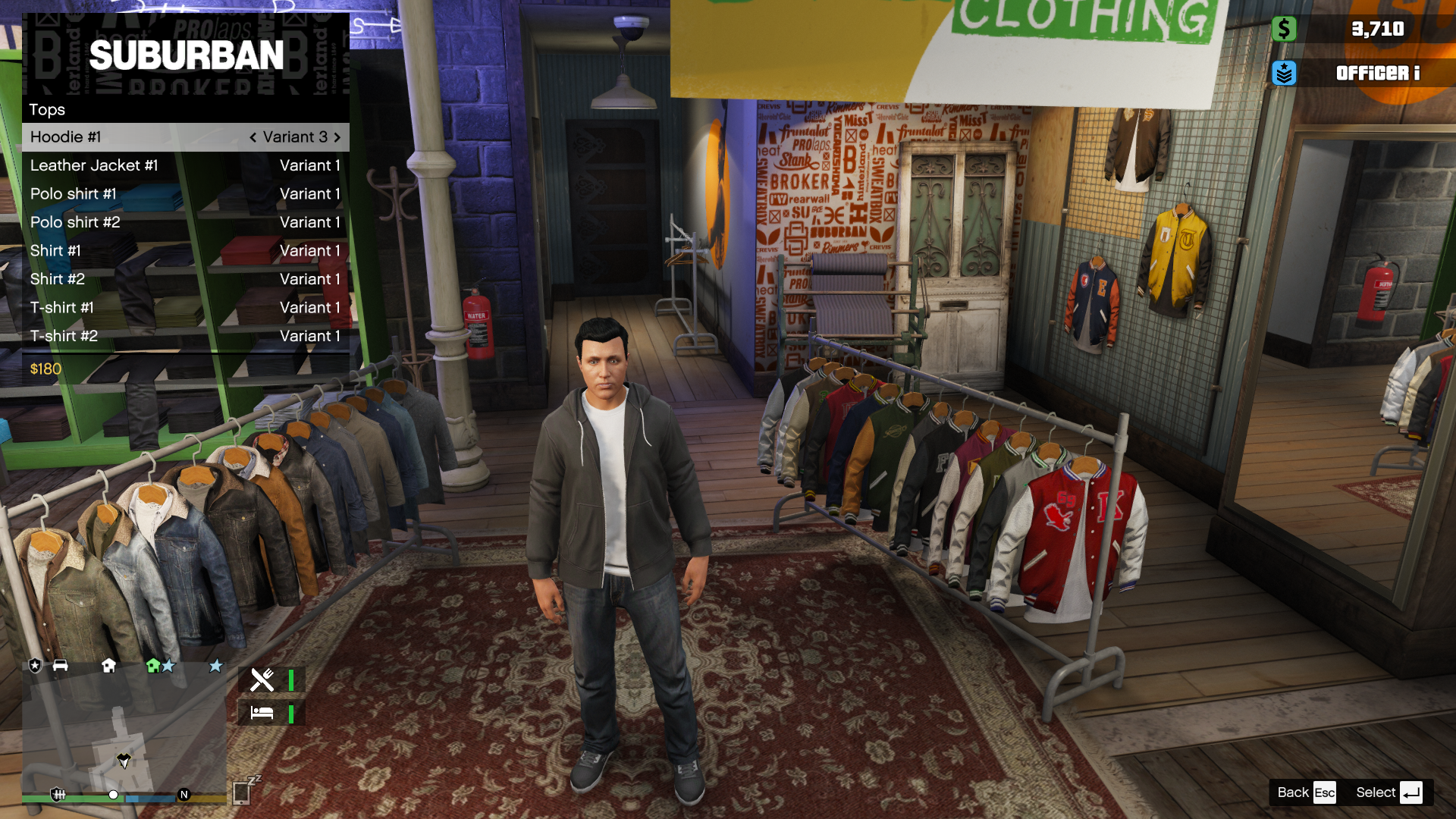The height and width of the screenshot is (819, 1456).
Task: Click the green house marker on minimap
Action: tap(153, 666)
